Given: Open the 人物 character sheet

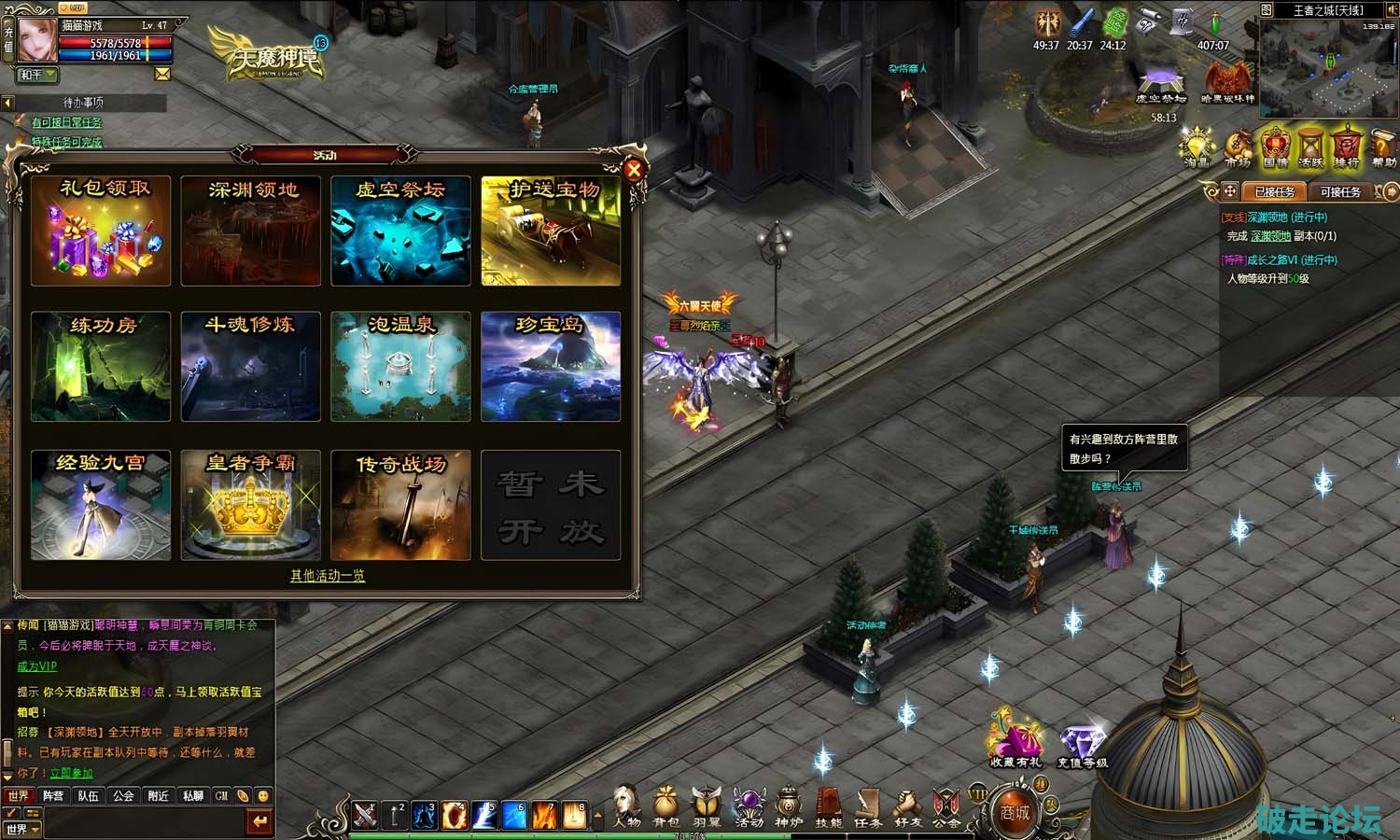Looking at the screenshot, I should point(626,806).
